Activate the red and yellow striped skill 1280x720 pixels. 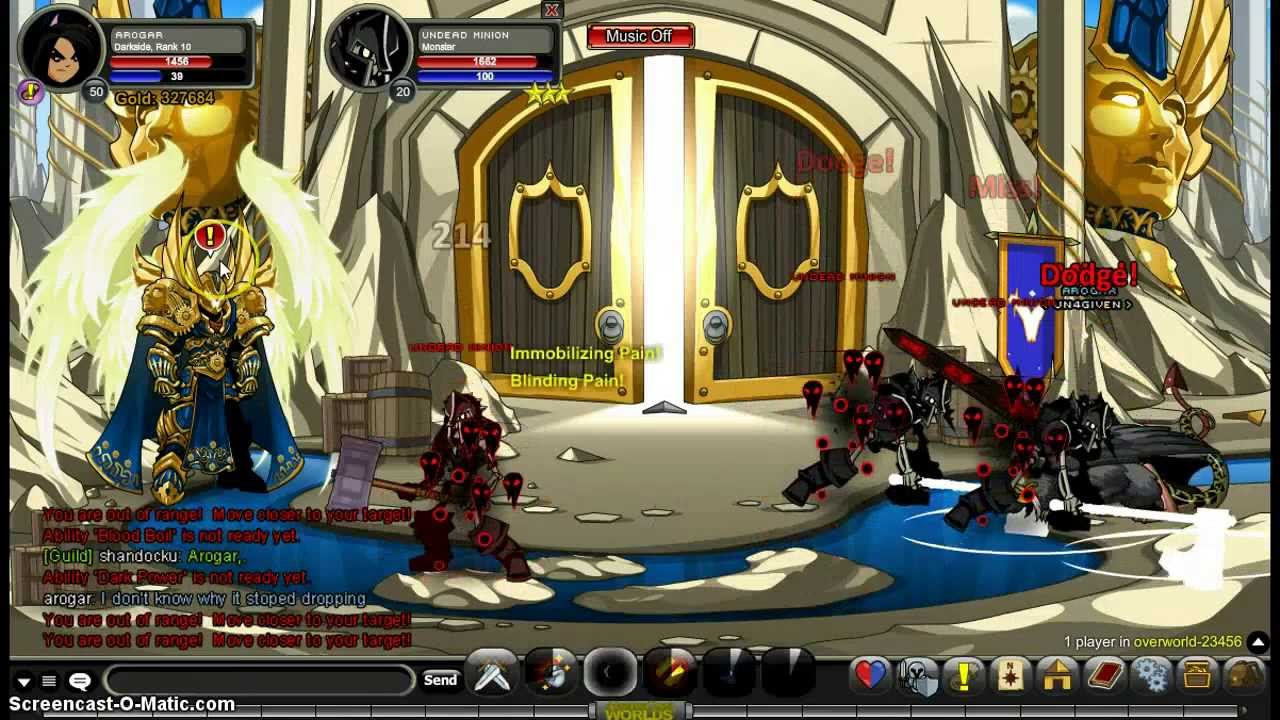[670, 673]
